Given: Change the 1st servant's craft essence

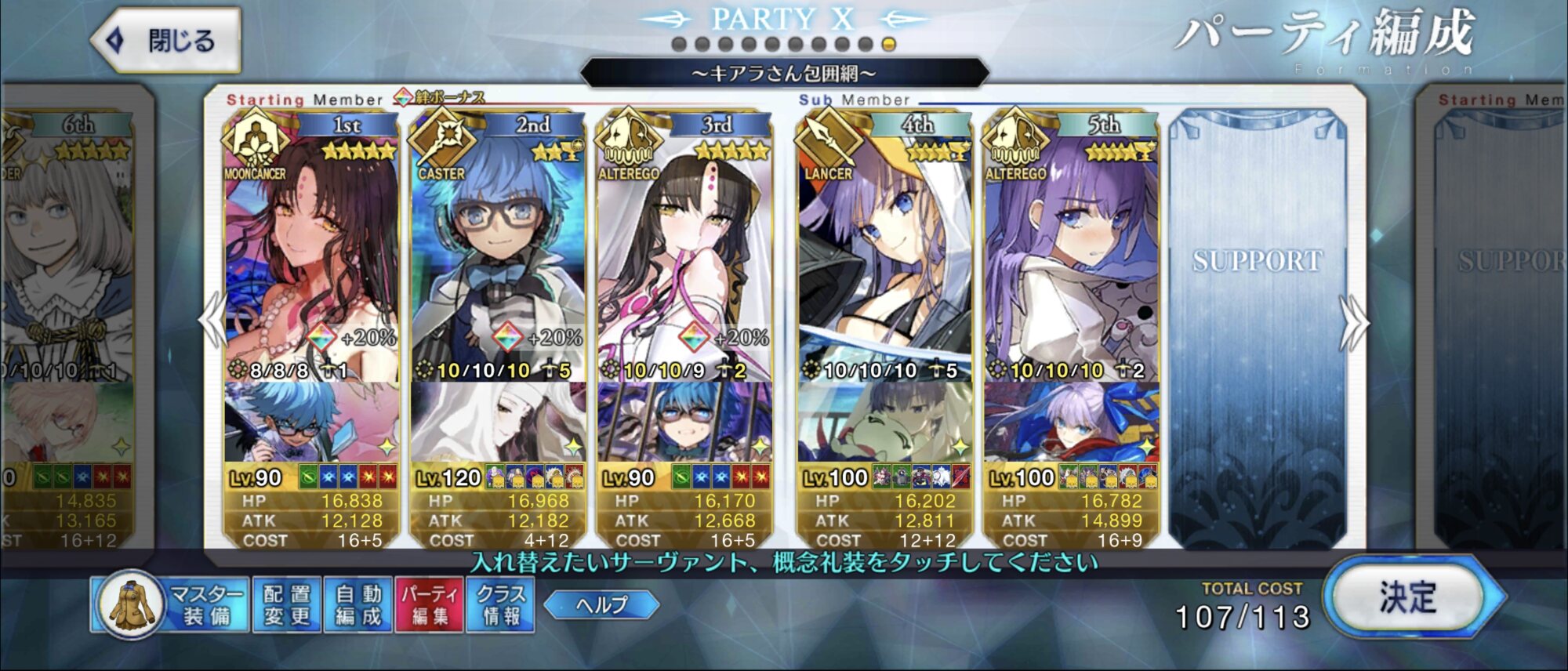Looking at the screenshot, I should click(311, 423).
